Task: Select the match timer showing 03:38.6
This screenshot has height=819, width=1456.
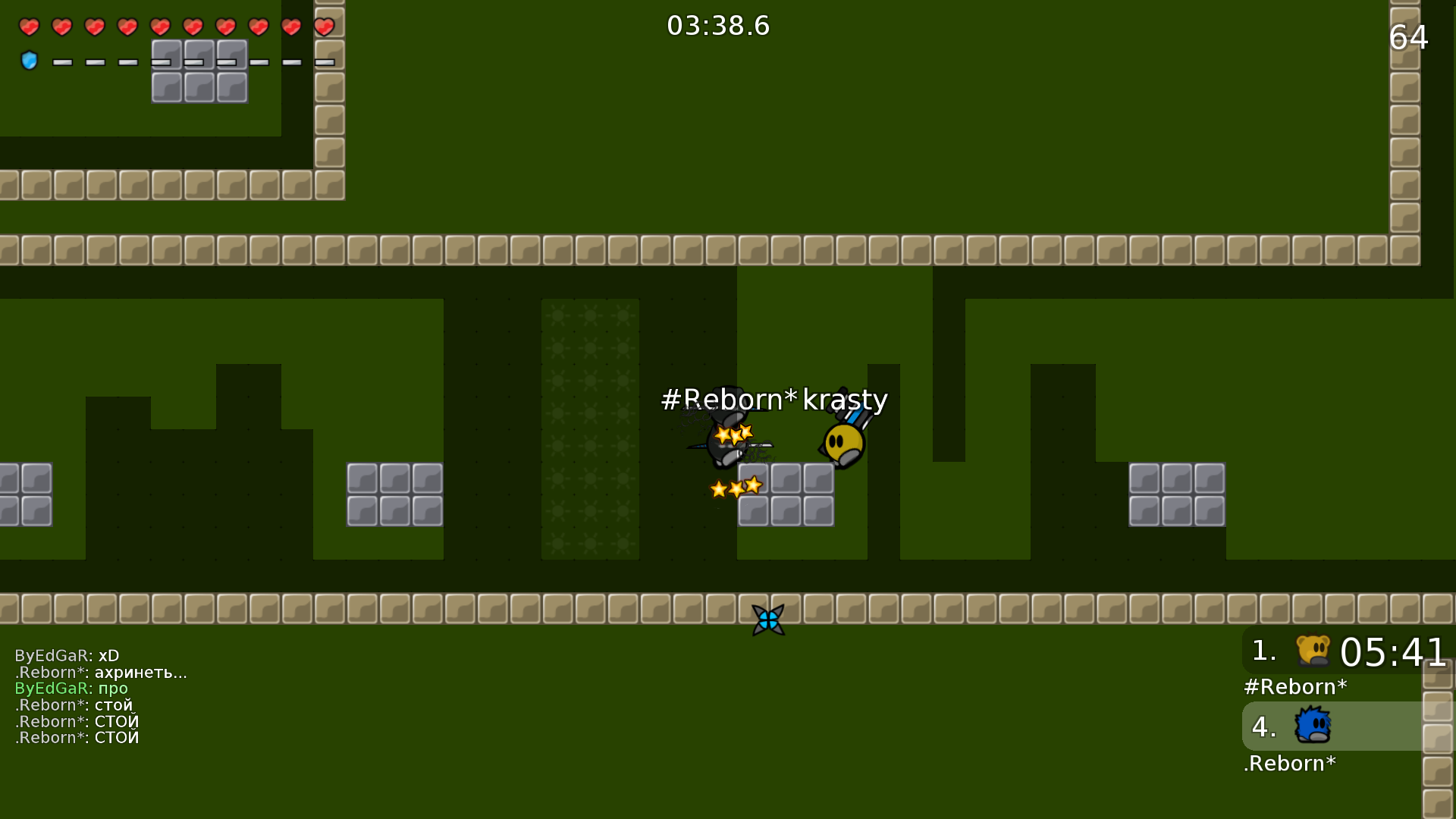Action: click(717, 25)
